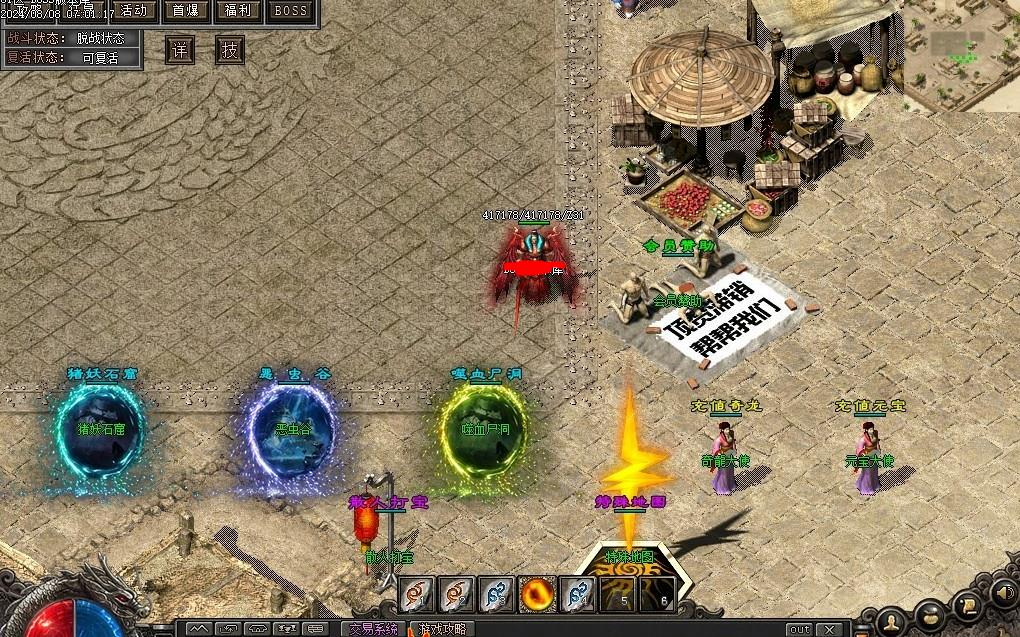Use the blue swirl skill in slot 4

578,595
